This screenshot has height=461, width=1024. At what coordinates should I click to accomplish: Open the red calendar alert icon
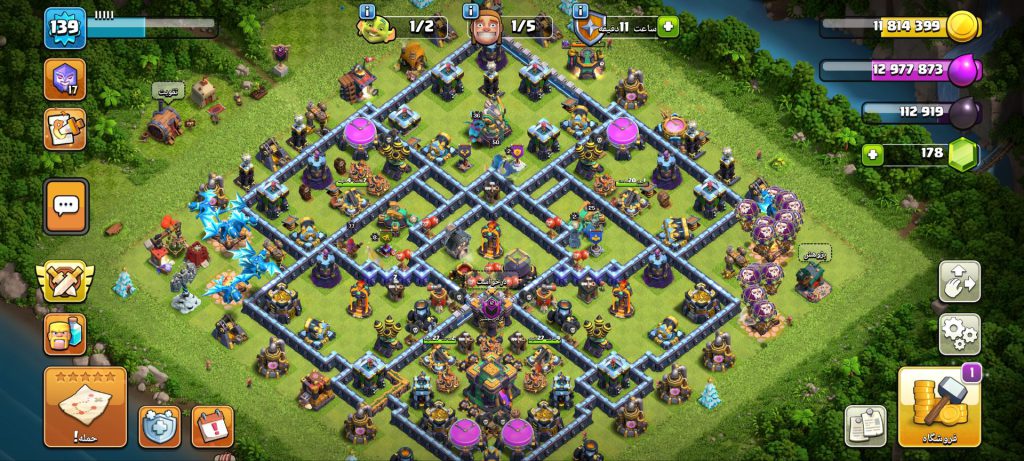pyautogui.click(x=212, y=425)
